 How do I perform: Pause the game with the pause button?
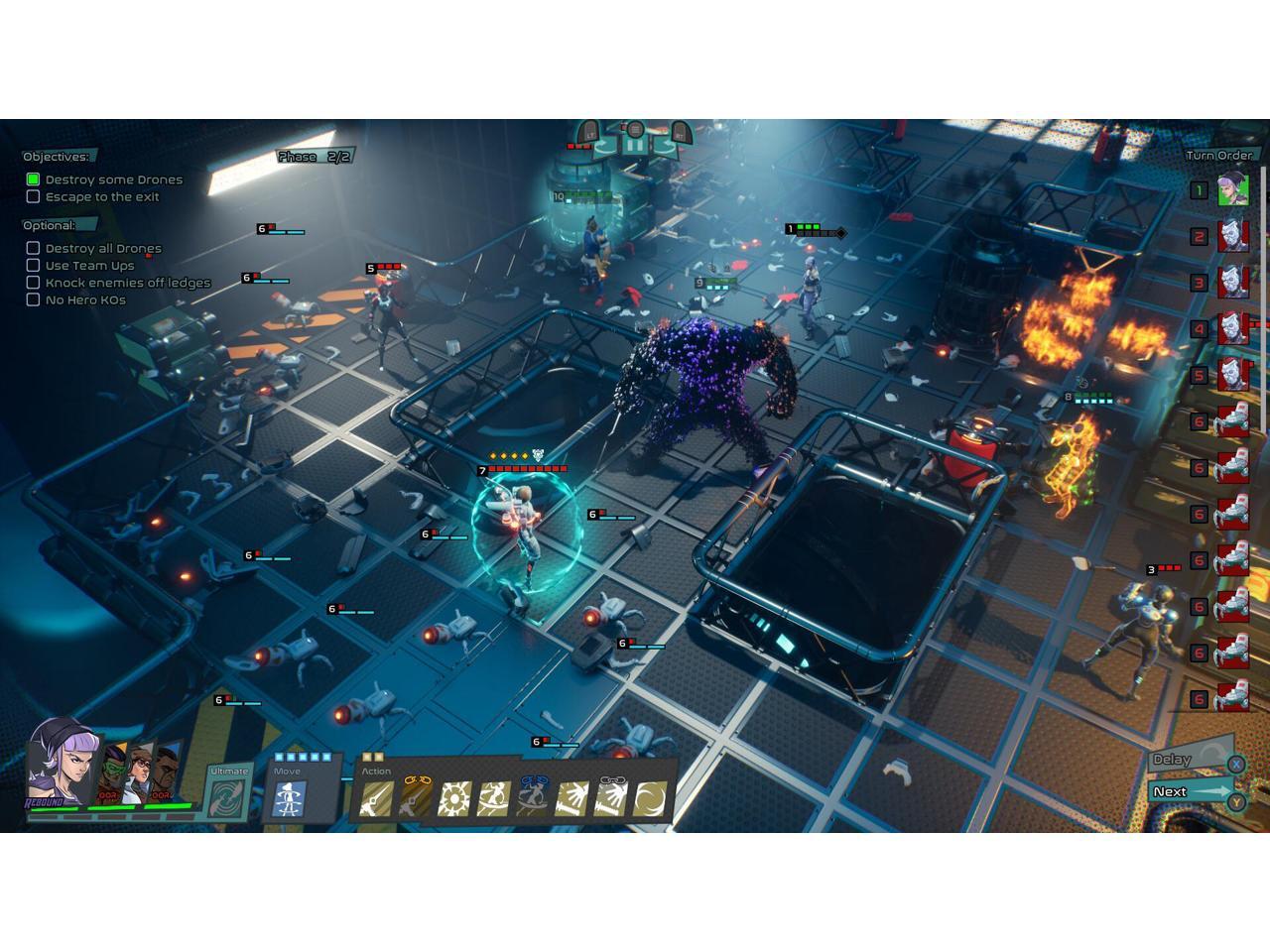coord(635,145)
